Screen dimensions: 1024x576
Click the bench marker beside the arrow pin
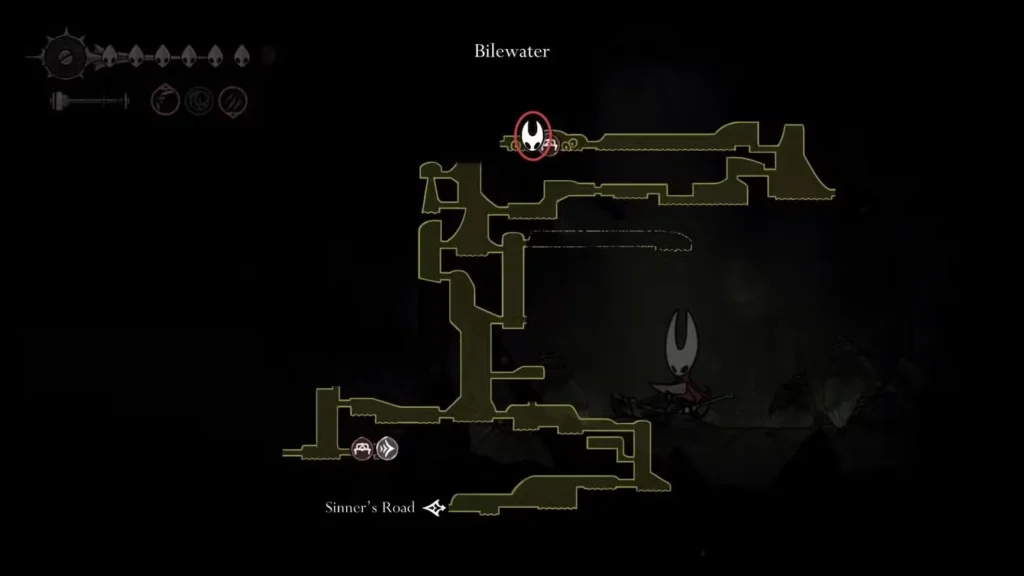point(362,449)
